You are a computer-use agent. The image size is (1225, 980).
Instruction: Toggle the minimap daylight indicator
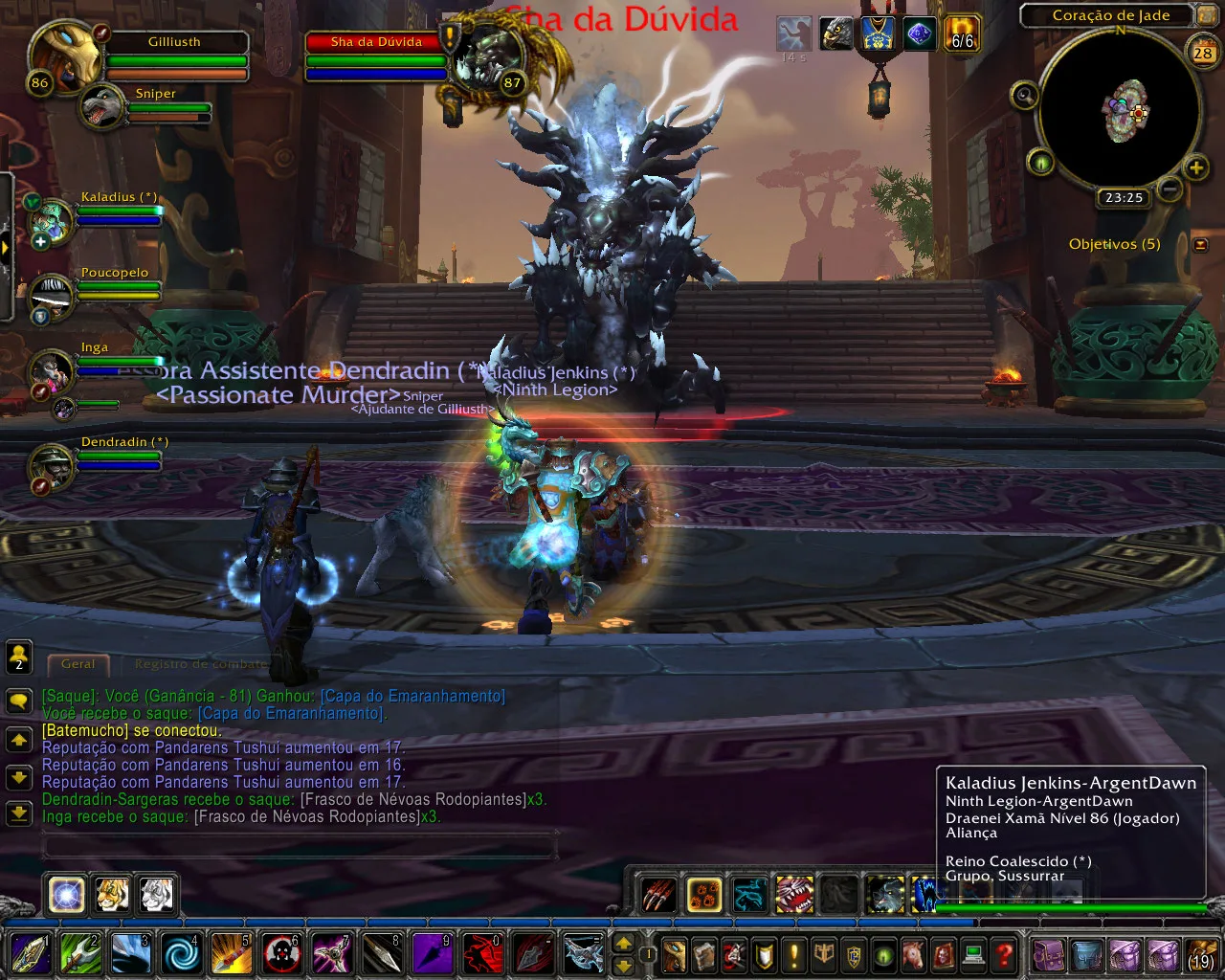tap(1042, 163)
